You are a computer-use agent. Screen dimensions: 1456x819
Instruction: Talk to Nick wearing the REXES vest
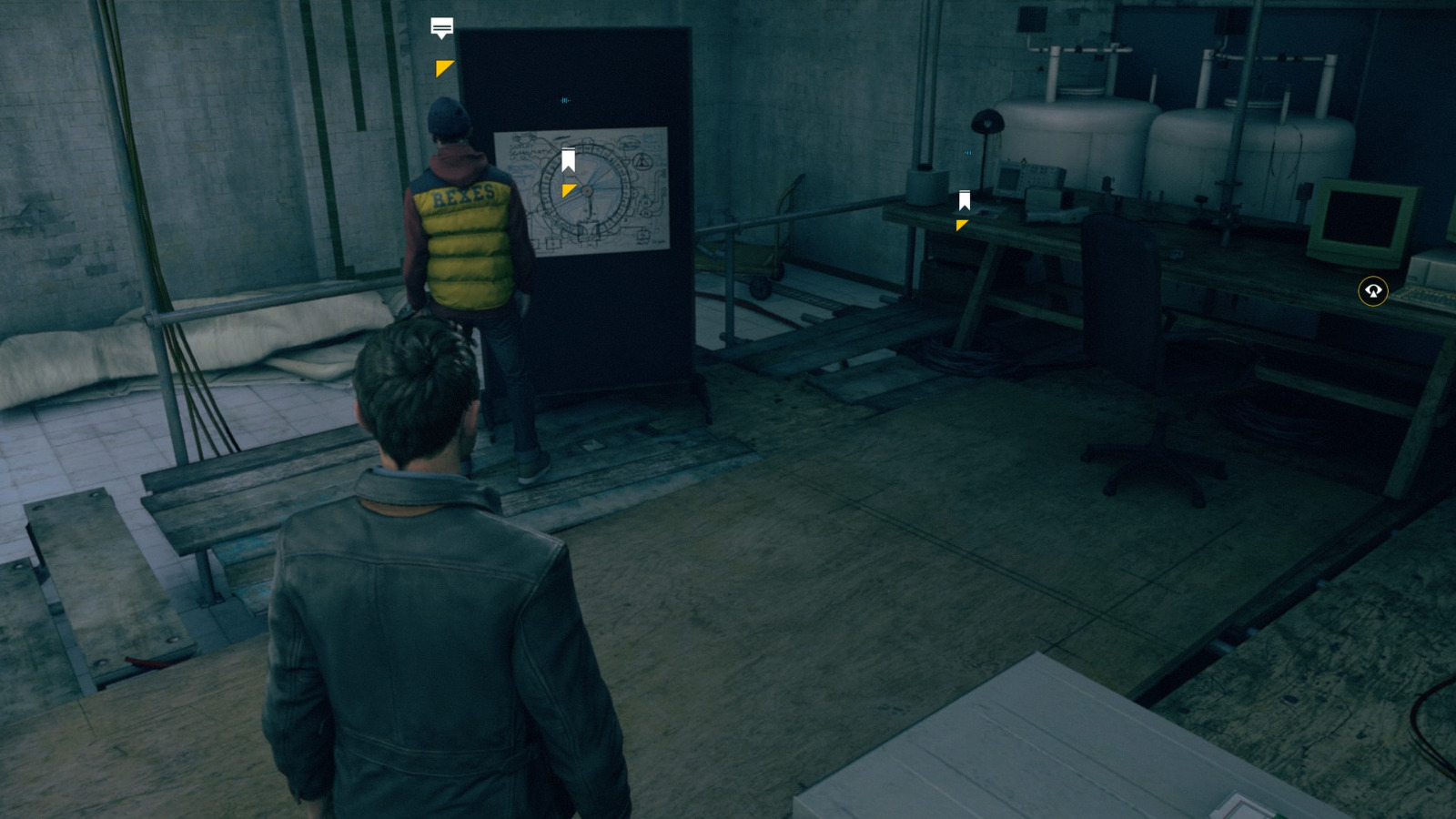point(464,227)
